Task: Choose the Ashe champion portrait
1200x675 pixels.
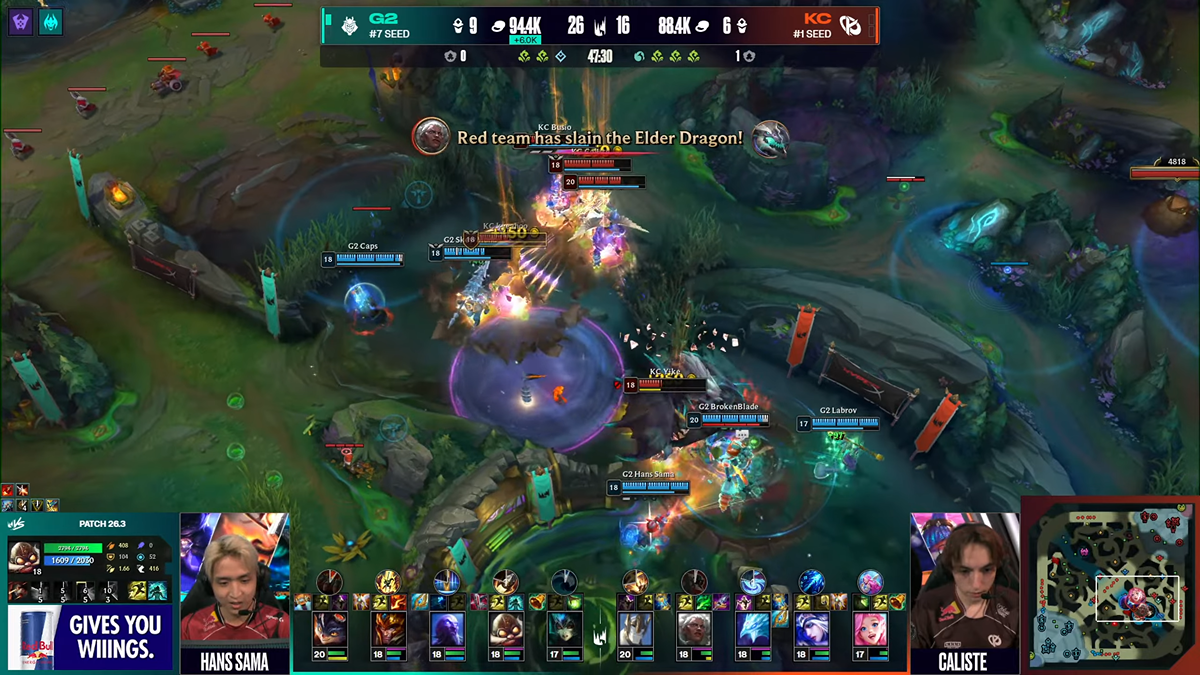Action: tap(812, 630)
